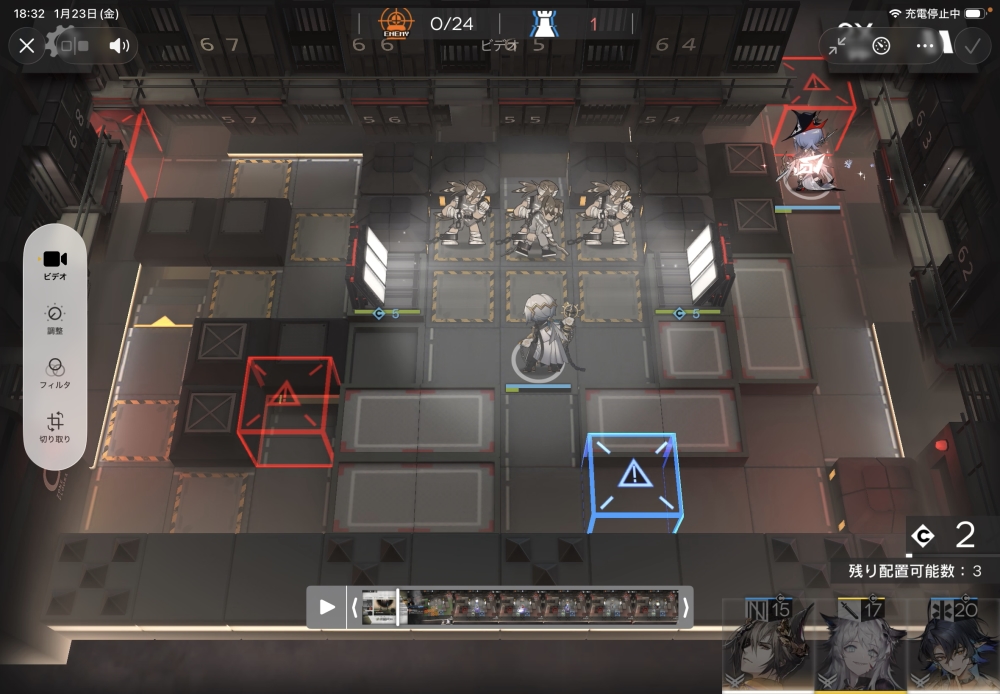Choose the white-haired operator card costing 17
Viewport: 1000px width, 694px height.
(857, 646)
